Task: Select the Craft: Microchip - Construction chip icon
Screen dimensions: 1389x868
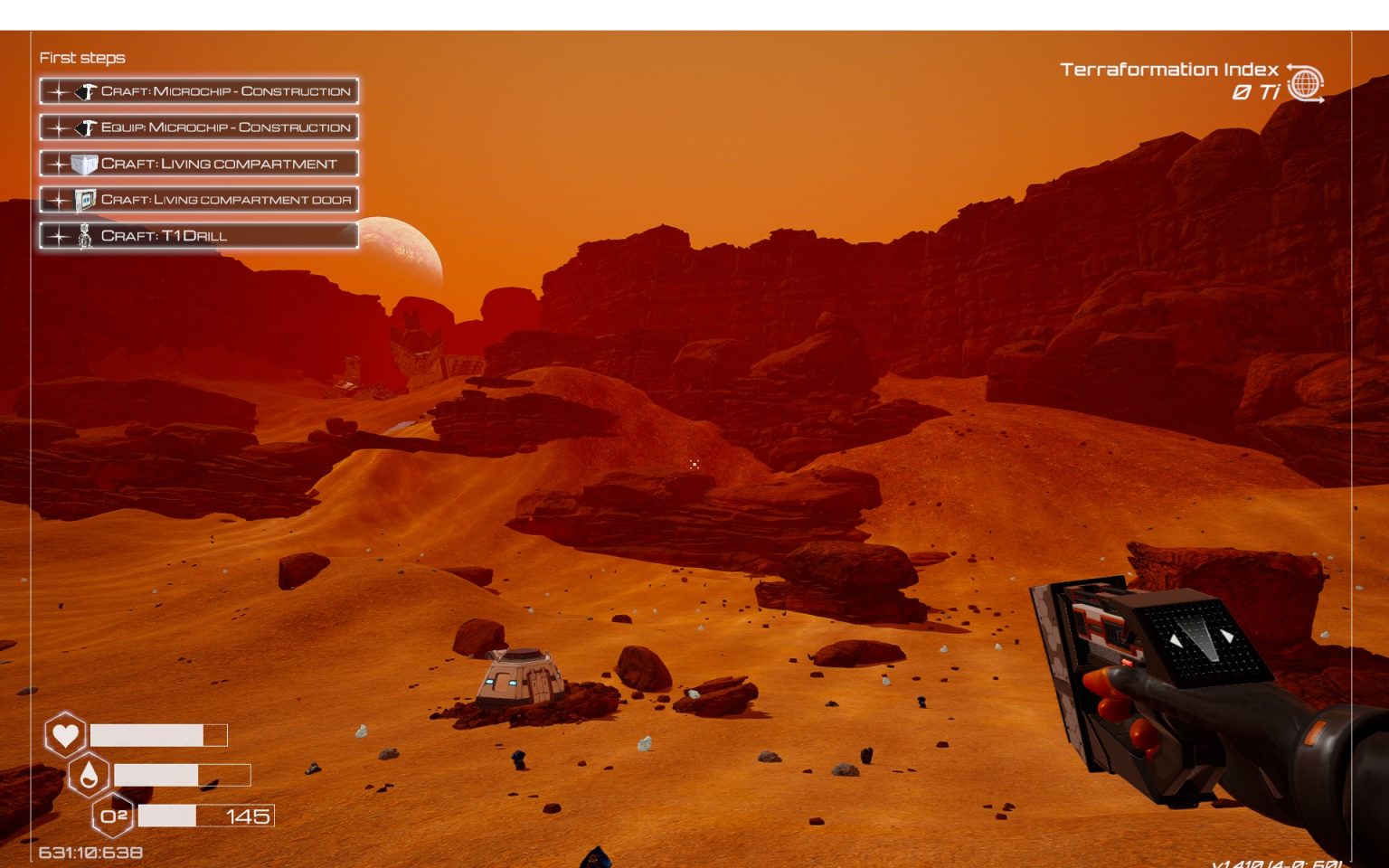Action: click(x=86, y=91)
